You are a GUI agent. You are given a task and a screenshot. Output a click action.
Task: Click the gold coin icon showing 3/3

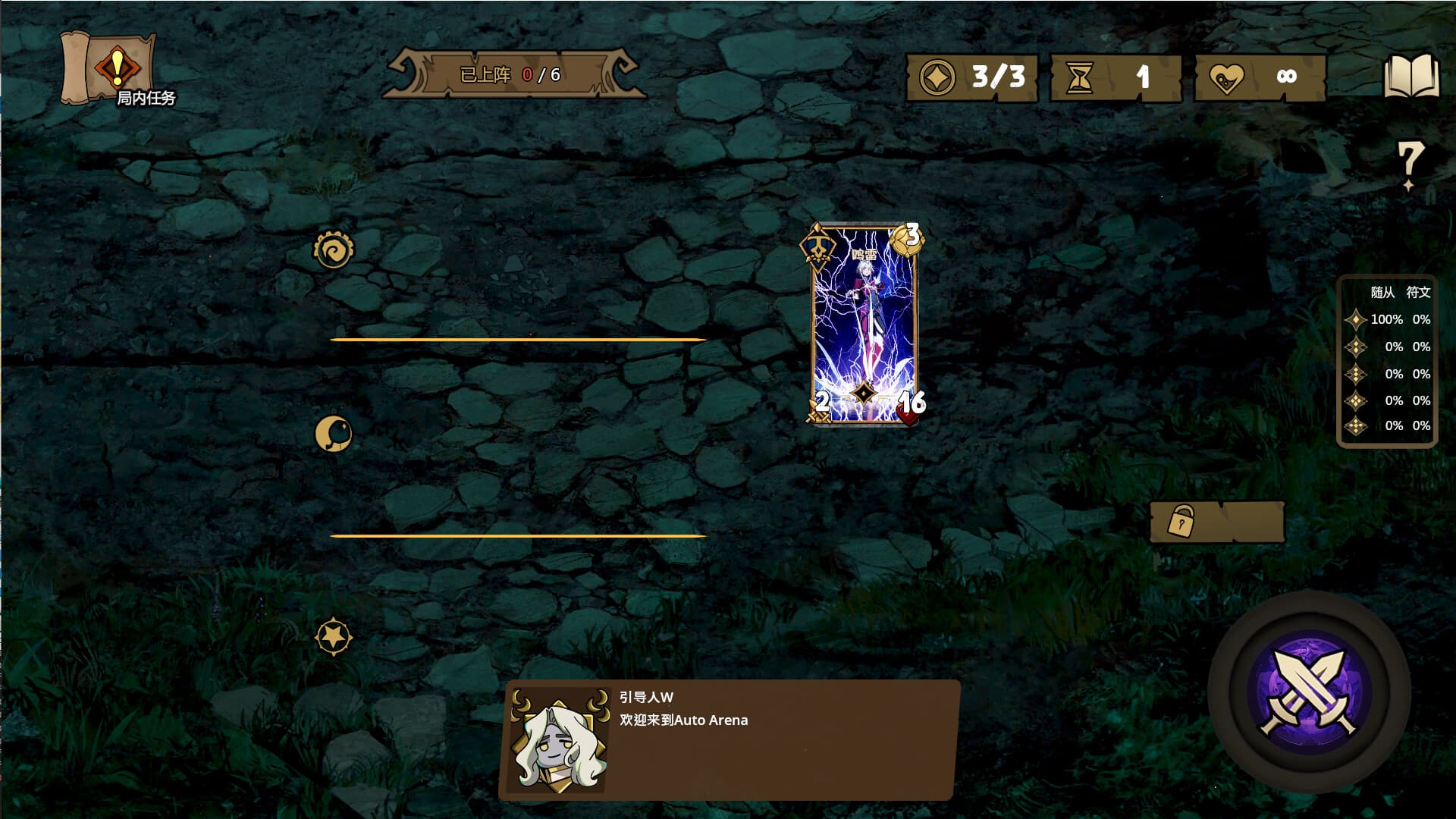click(x=937, y=76)
